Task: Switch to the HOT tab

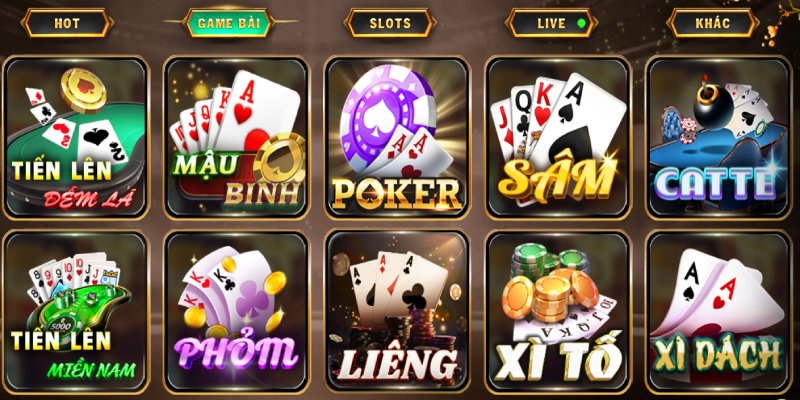Action: (67, 23)
